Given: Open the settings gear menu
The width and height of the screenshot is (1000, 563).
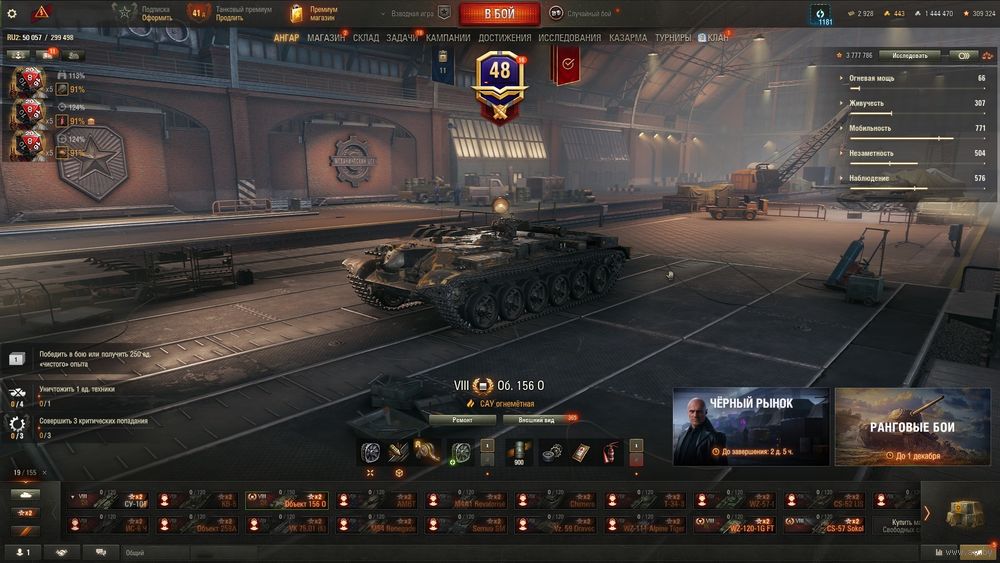Looking at the screenshot, I should 12,13.
